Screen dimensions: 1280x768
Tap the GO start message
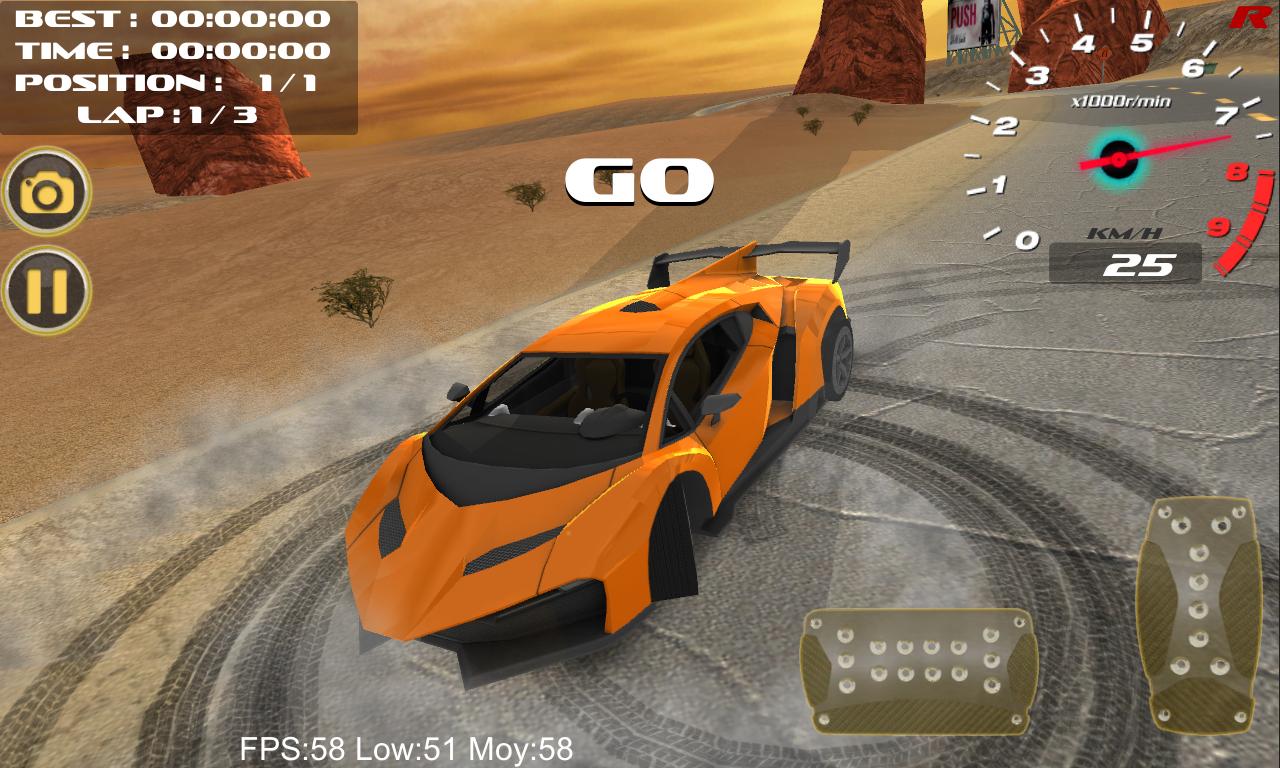pyautogui.click(x=641, y=180)
